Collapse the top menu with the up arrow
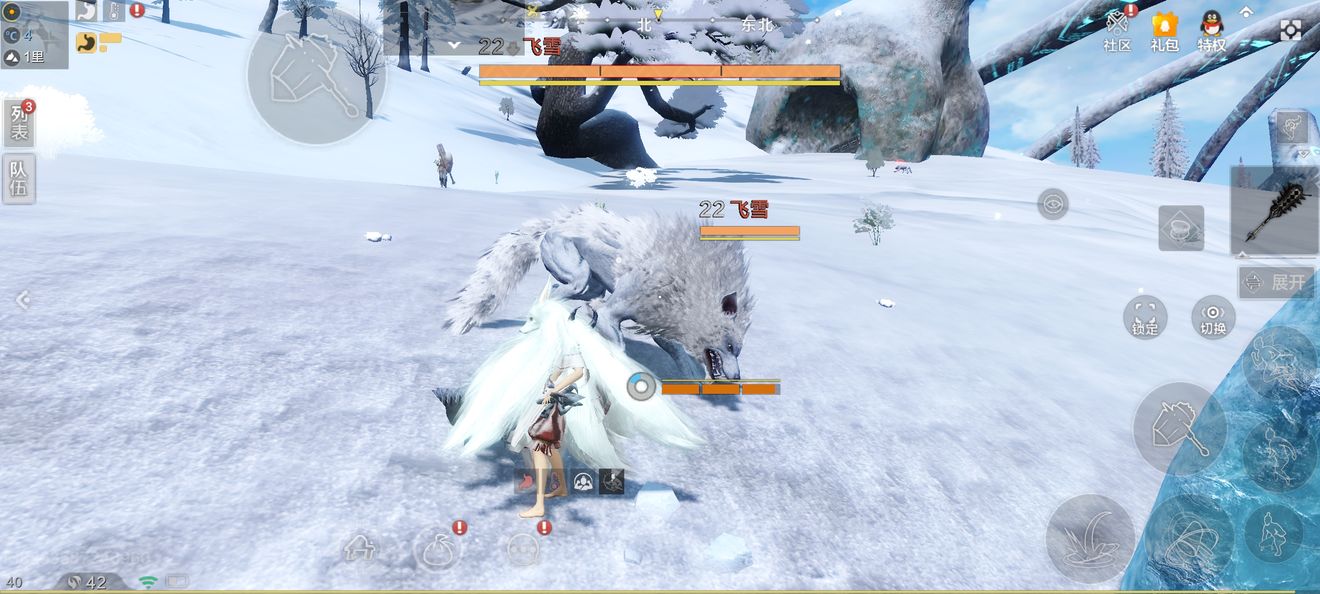The height and width of the screenshot is (594, 1320). pos(1246,12)
